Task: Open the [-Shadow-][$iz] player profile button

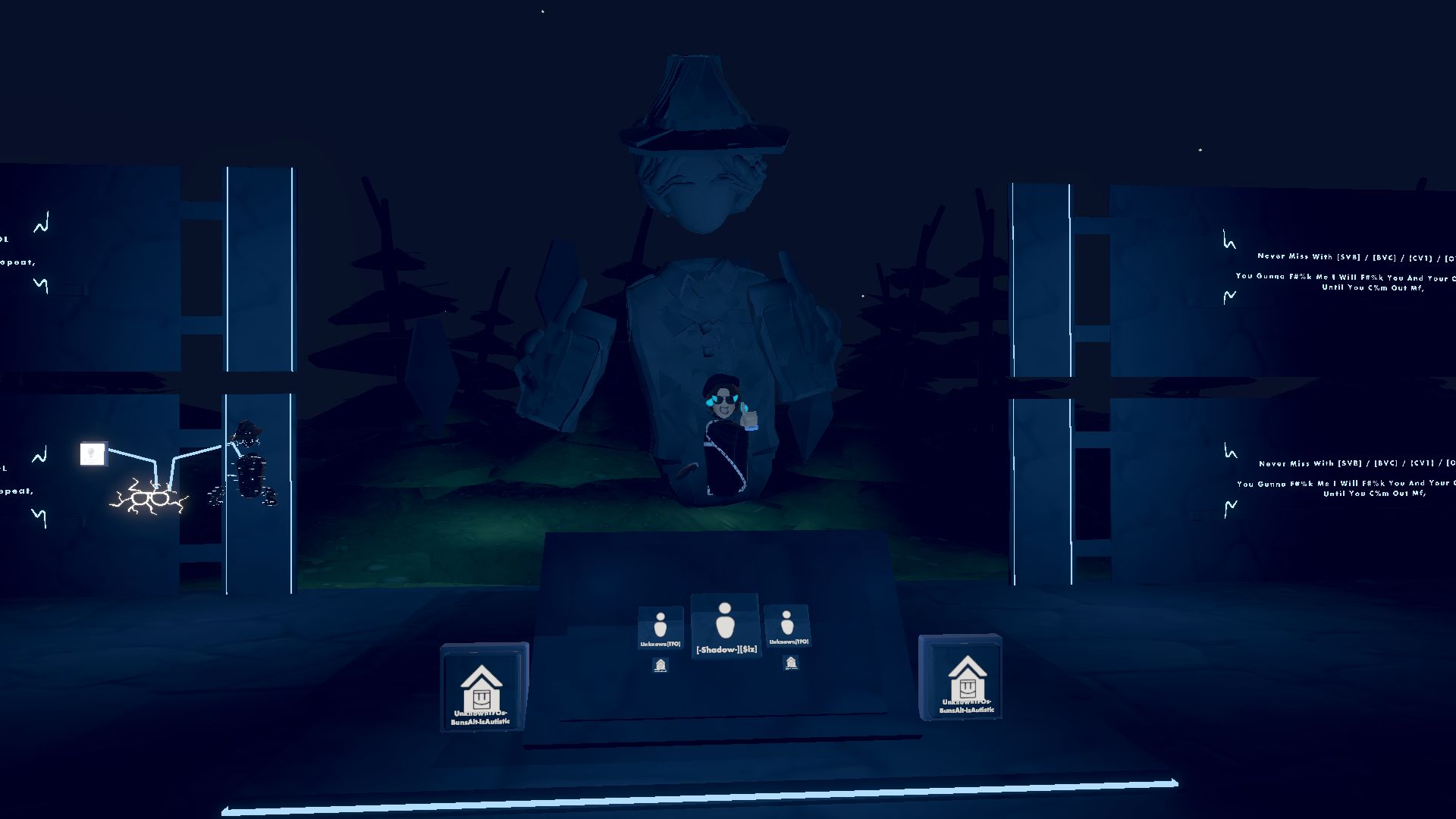Action: click(x=725, y=626)
